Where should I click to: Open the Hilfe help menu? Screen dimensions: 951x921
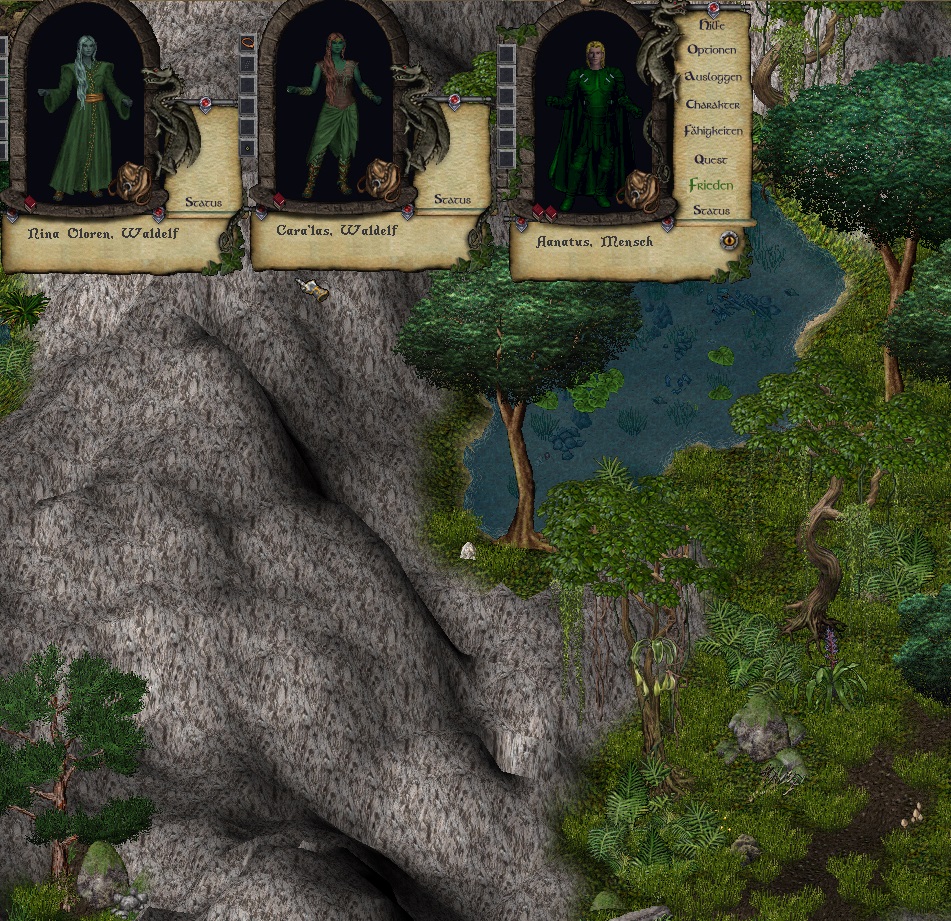712,24
